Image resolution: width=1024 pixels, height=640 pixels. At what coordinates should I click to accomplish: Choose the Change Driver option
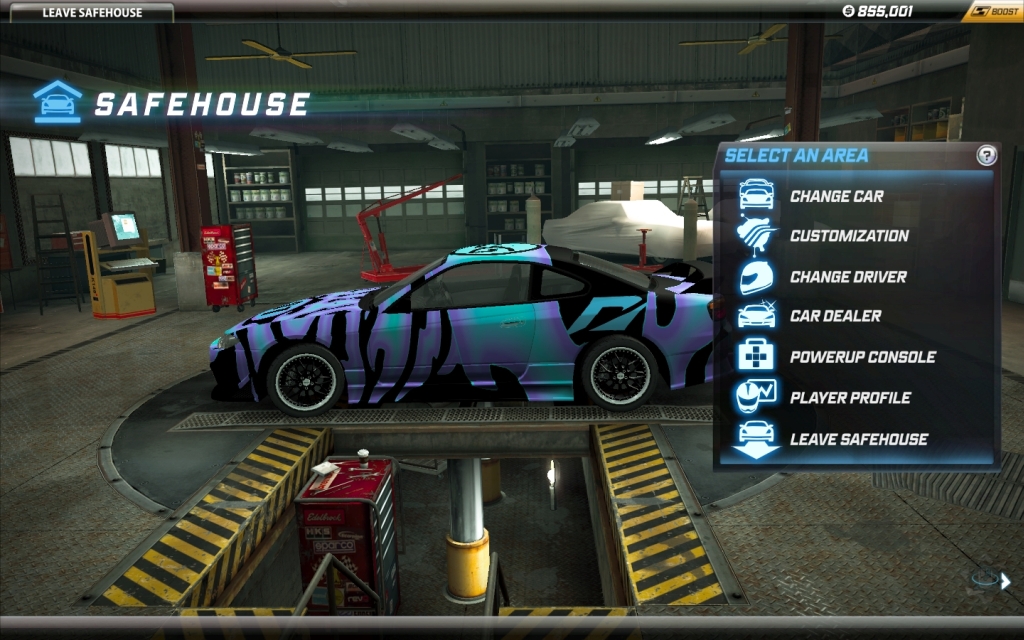click(847, 277)
